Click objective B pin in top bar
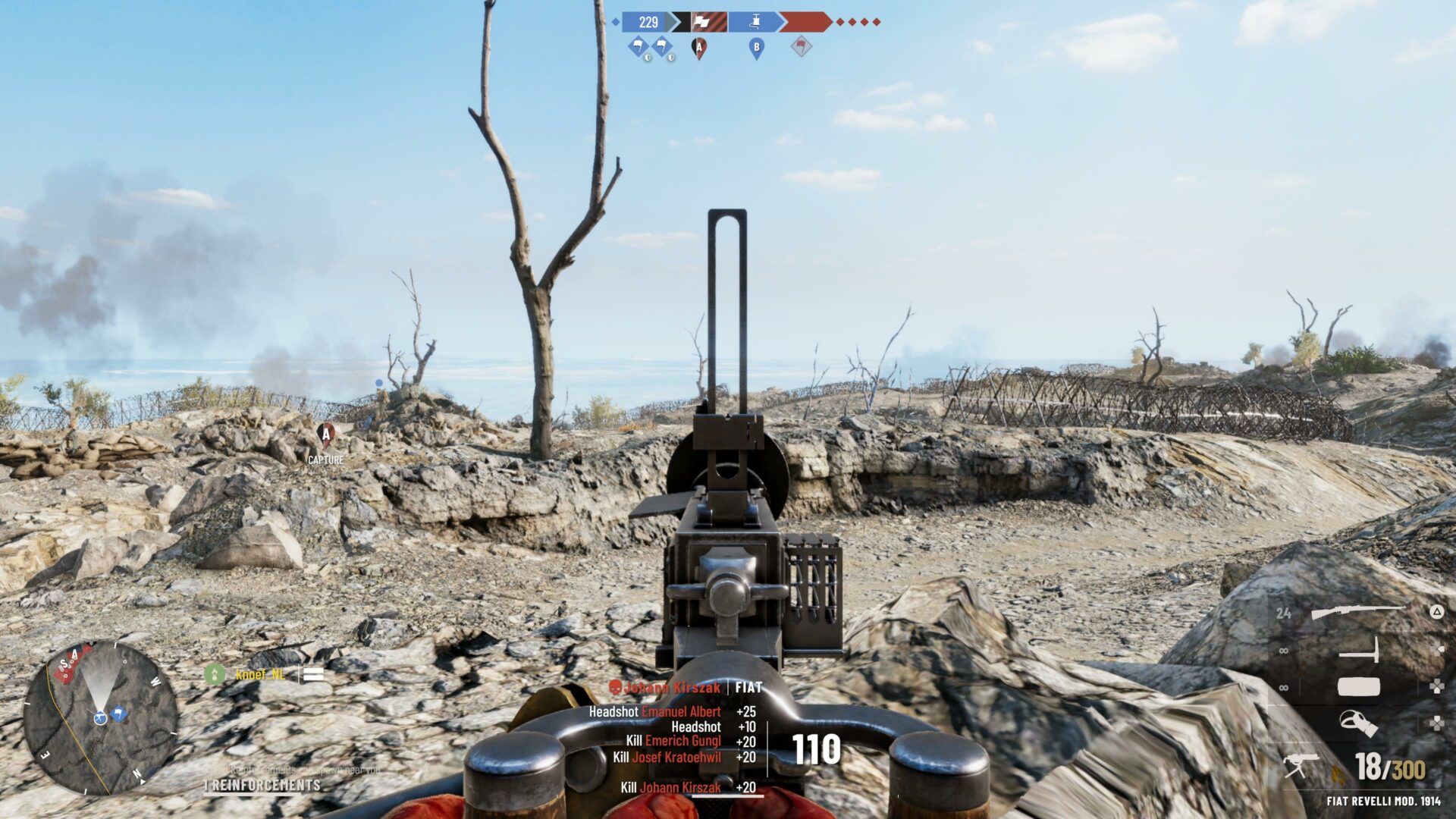 (756, 49)
